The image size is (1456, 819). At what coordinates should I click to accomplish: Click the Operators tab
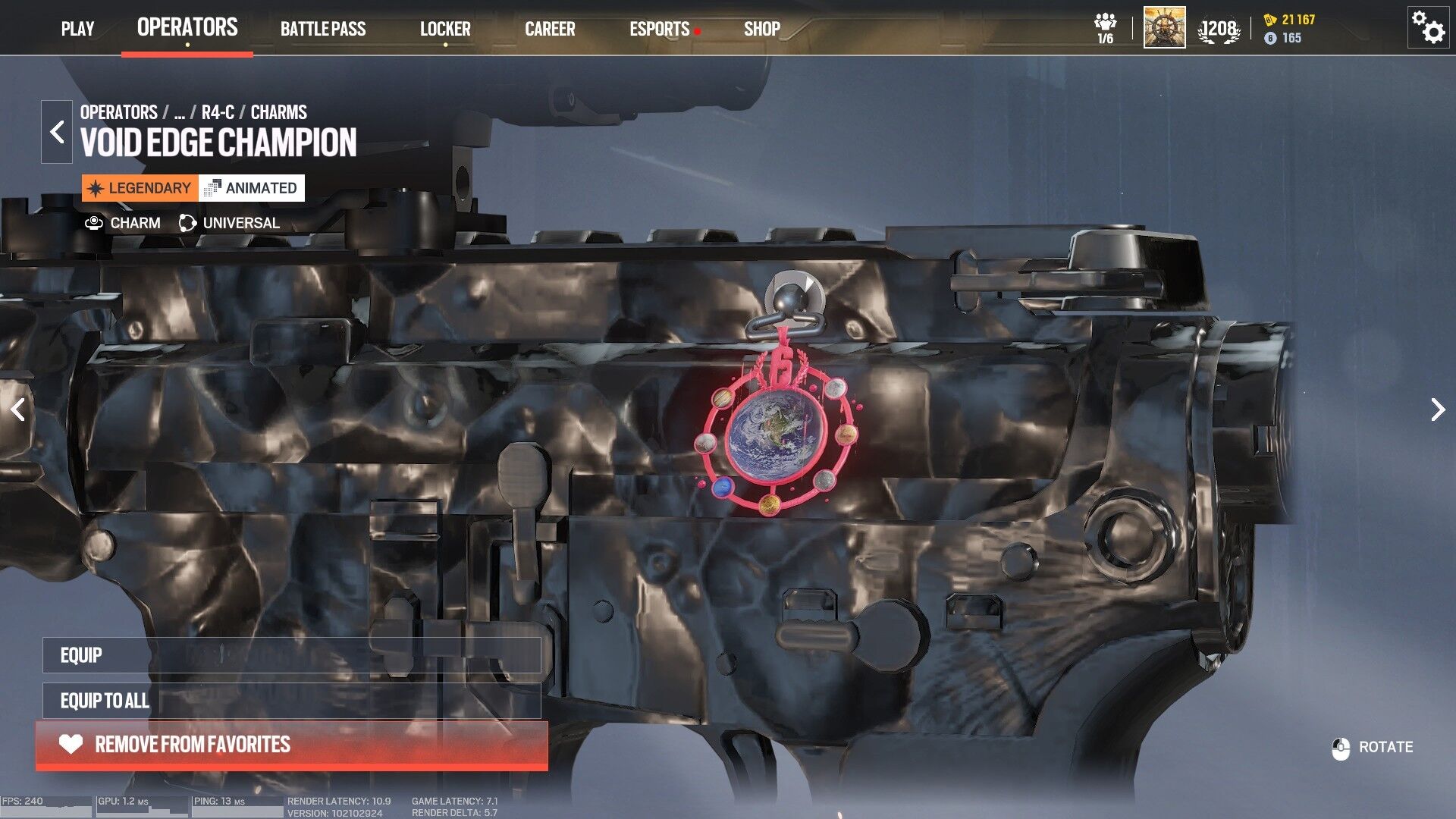click(187, 27)
